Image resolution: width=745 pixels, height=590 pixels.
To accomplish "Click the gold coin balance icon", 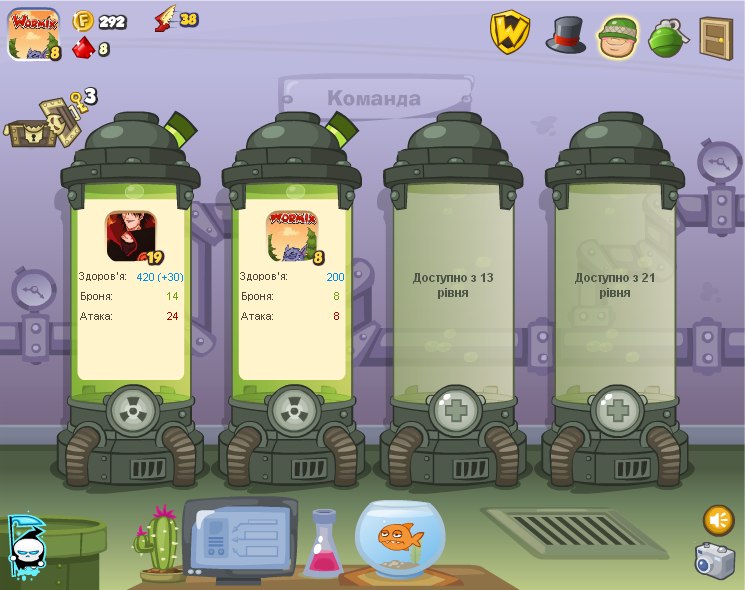I will [x=84, y=20].
